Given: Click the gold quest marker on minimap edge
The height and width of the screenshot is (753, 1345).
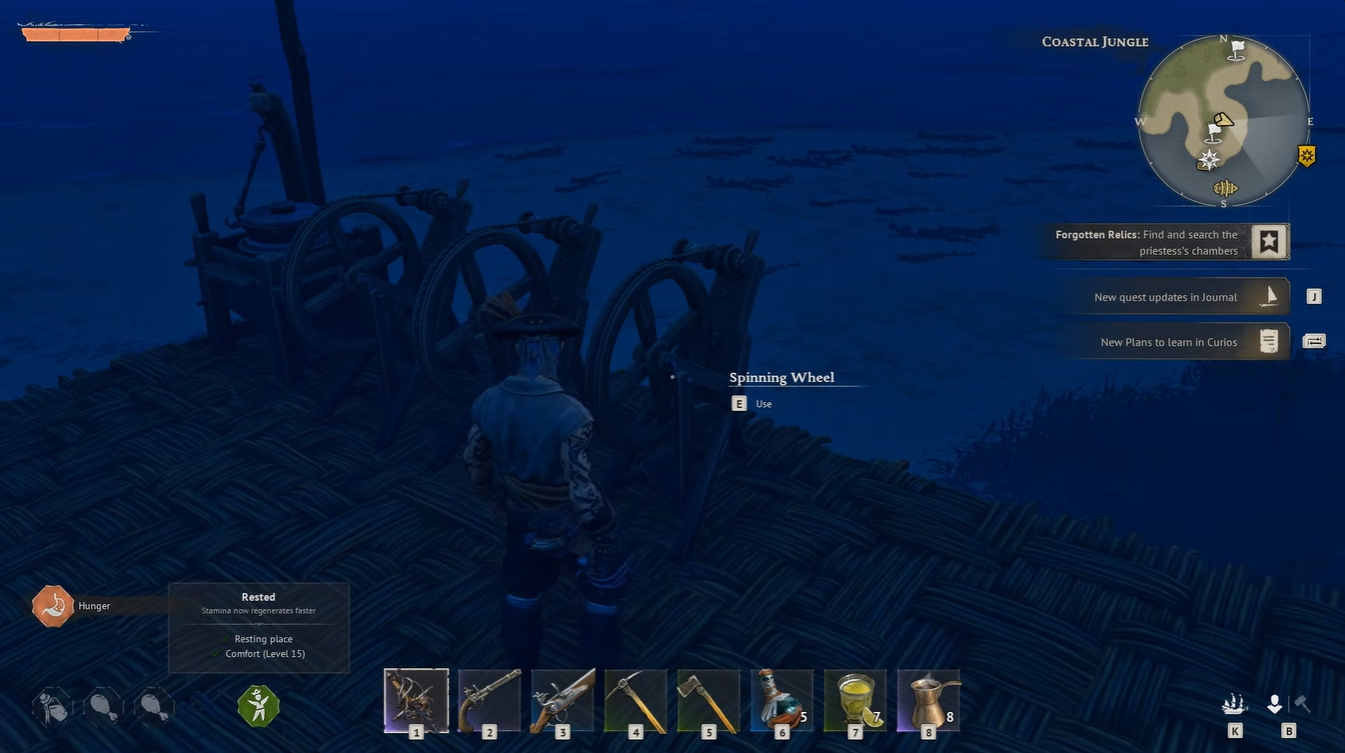Looking at the screenshot, I should [x=1306, y=156].
